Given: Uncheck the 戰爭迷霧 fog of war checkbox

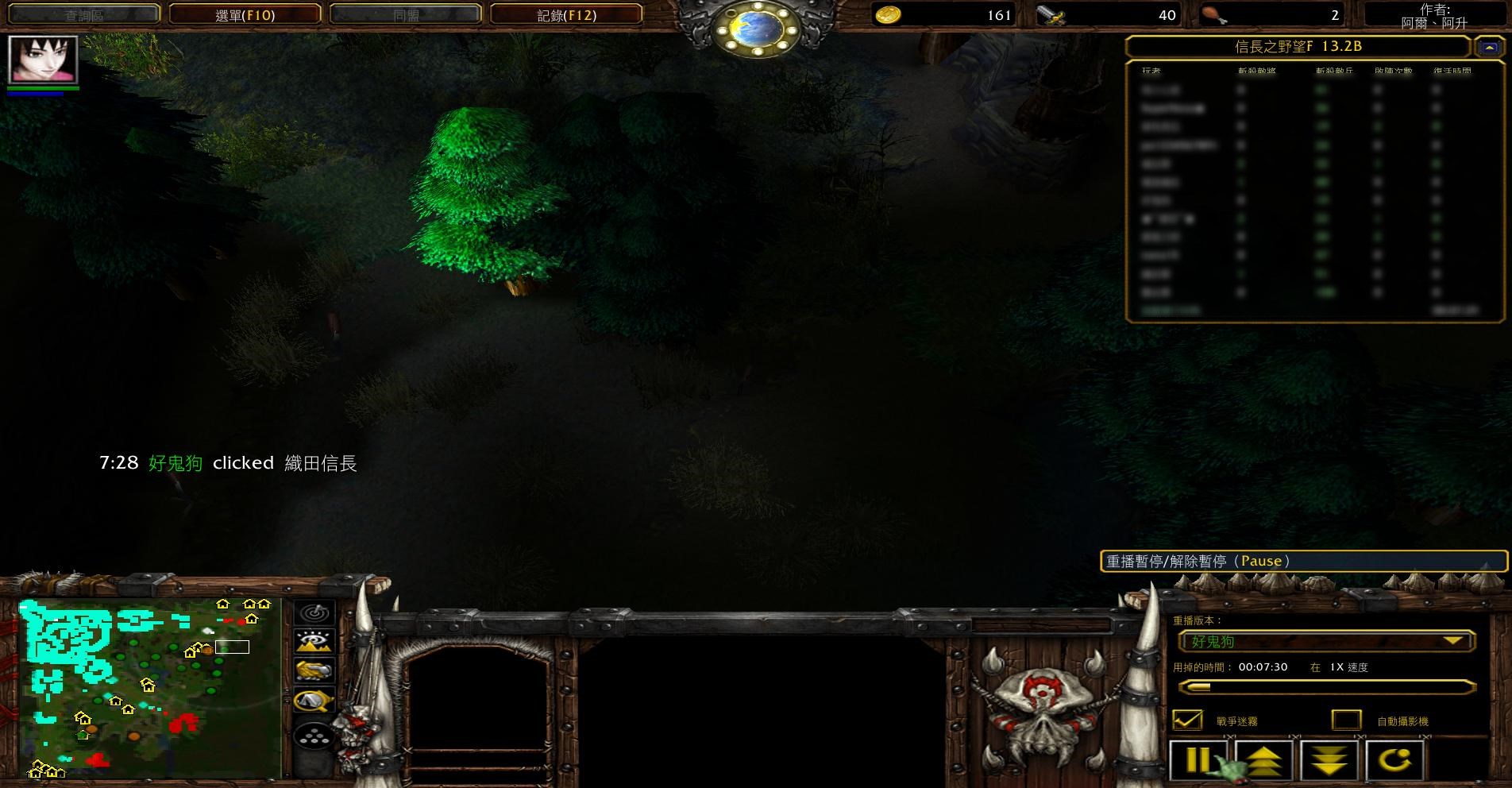Looking at the screenshot, I should [x=1187, y=720].
